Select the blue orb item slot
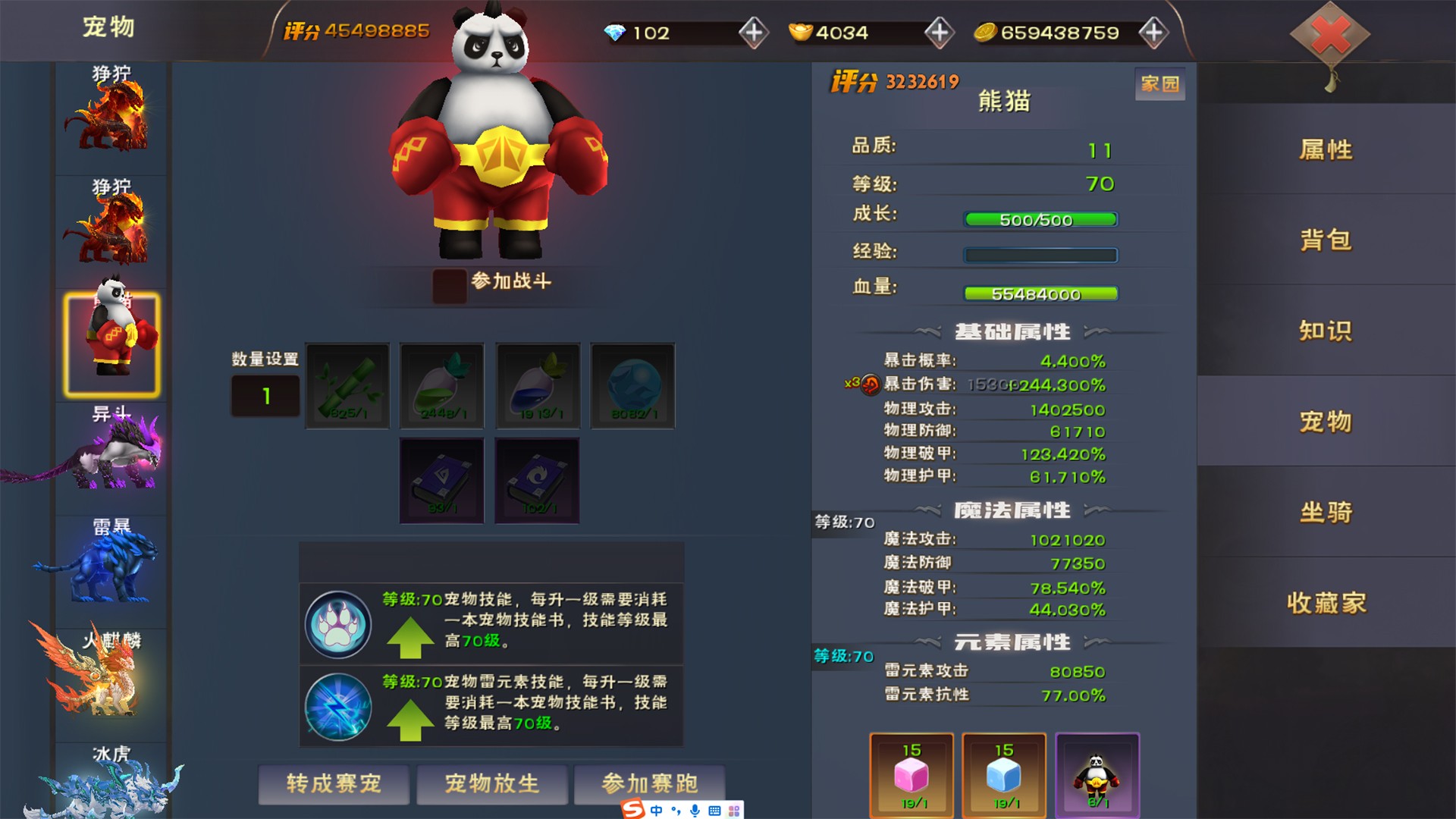 click(x=632, y=386)
